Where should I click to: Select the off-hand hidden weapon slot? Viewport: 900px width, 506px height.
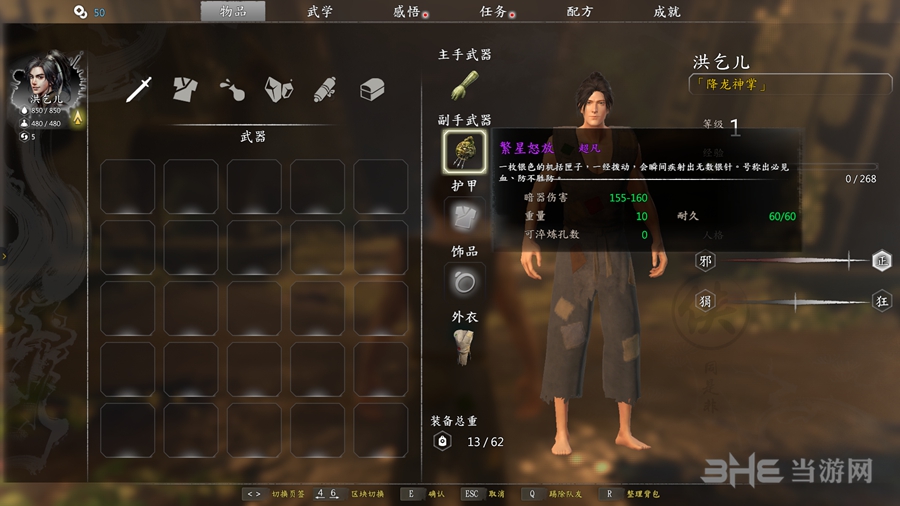click(x=465, y=150)
